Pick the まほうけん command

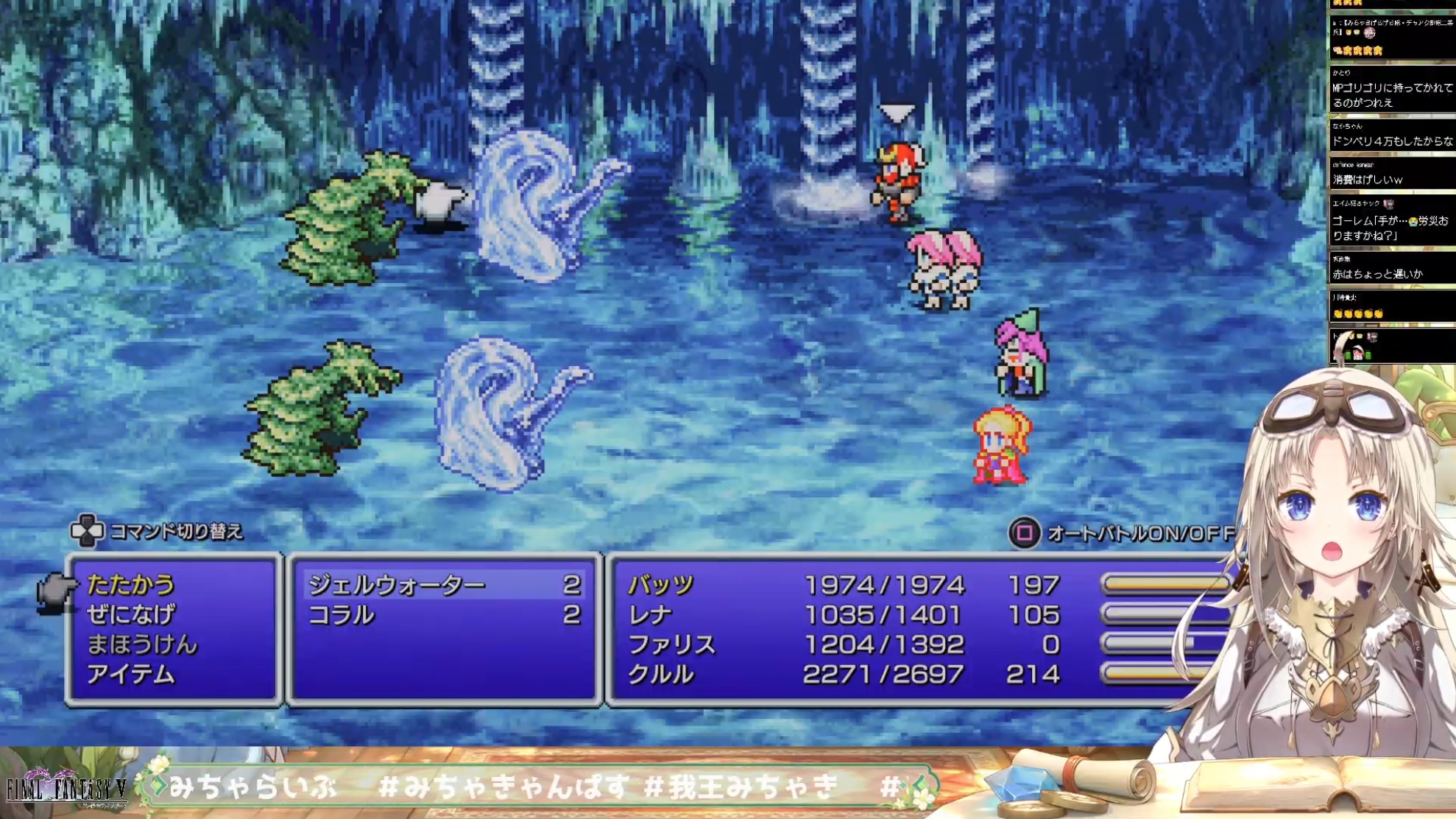142,645
